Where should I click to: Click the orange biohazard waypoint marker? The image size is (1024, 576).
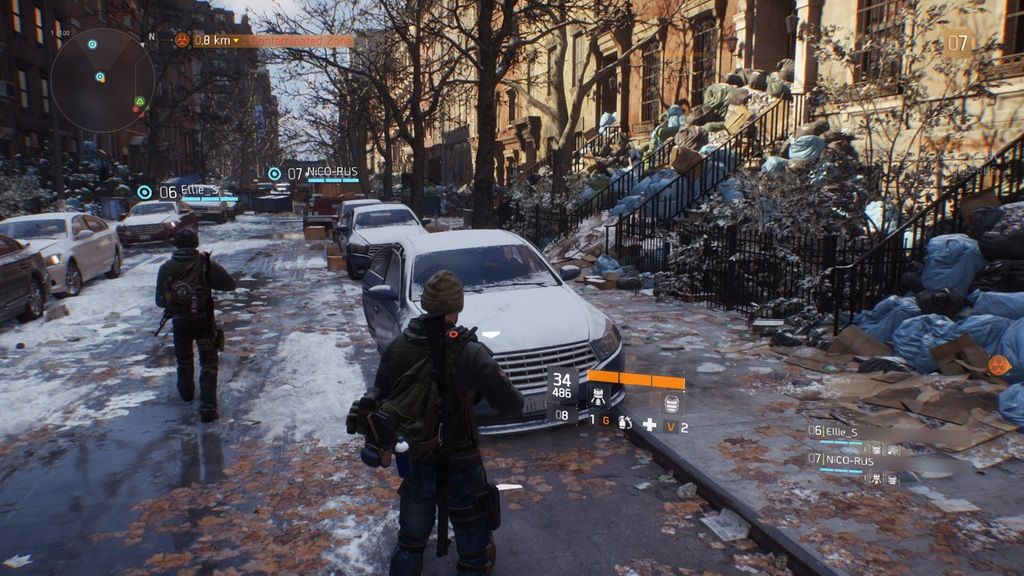(998, 365)
